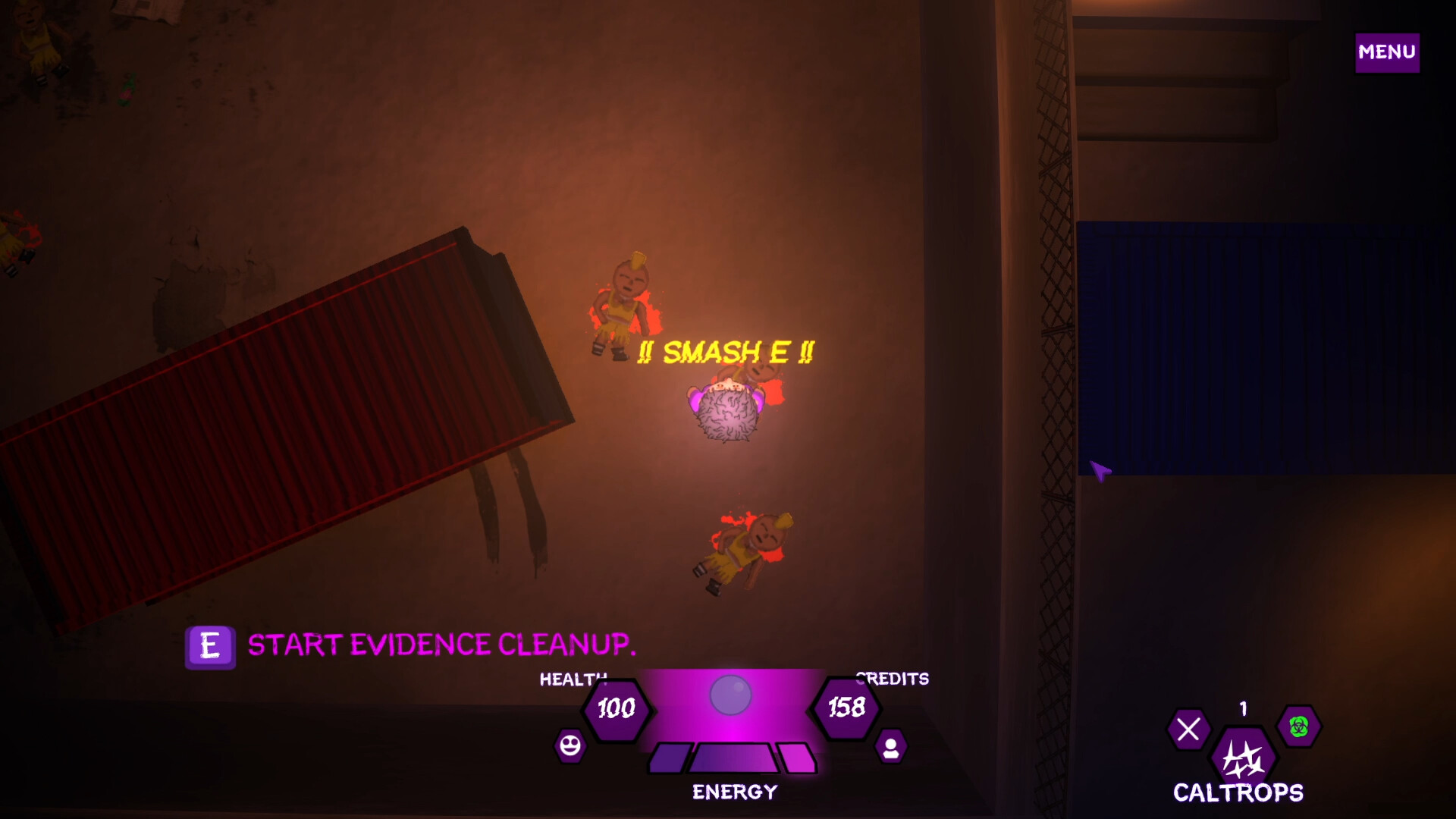Screen dimensions: 1456x819
Task: Click the CALTROPS label text
Action: point(1238,793)
